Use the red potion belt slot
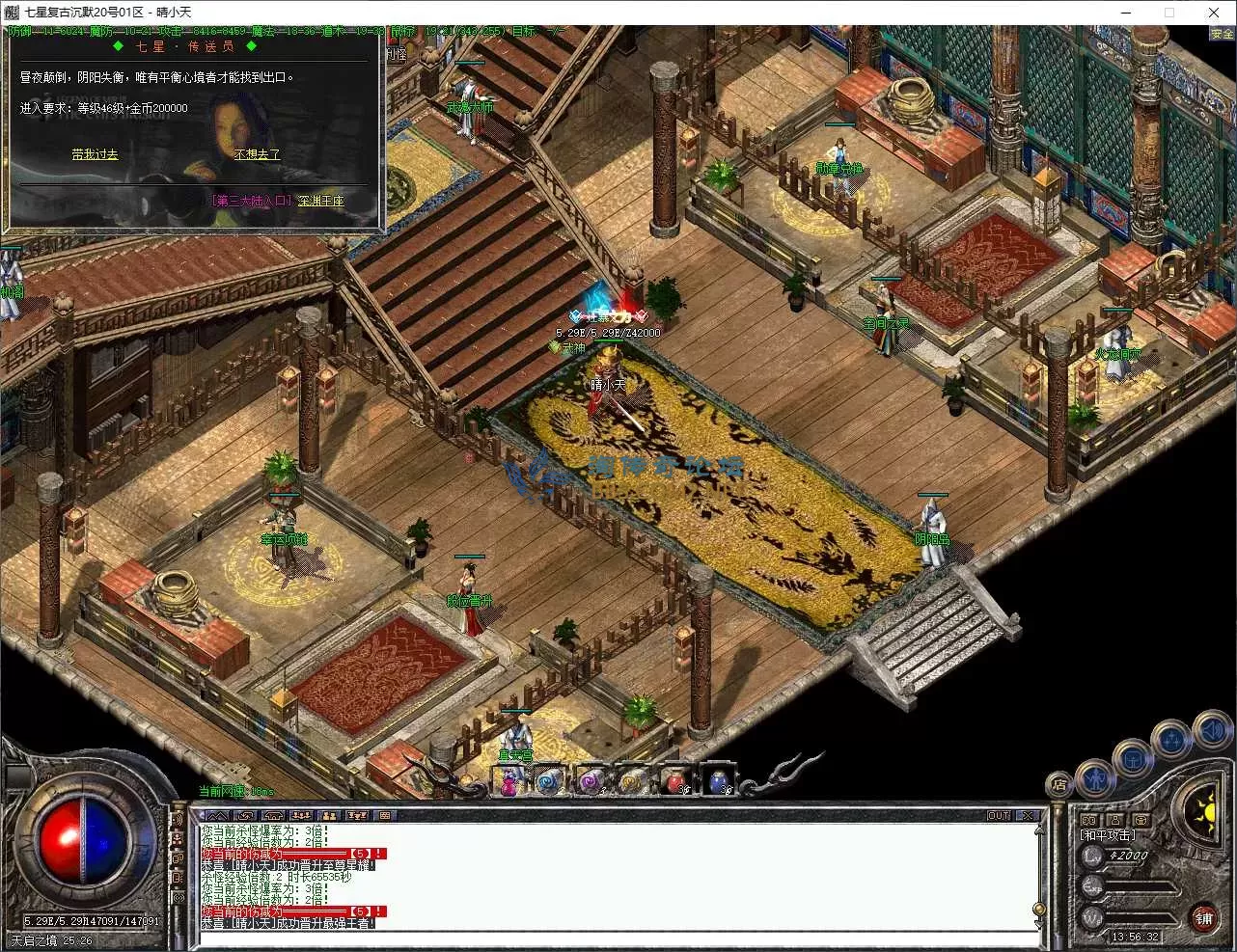The image size is (1237, 952). [676, 780]
